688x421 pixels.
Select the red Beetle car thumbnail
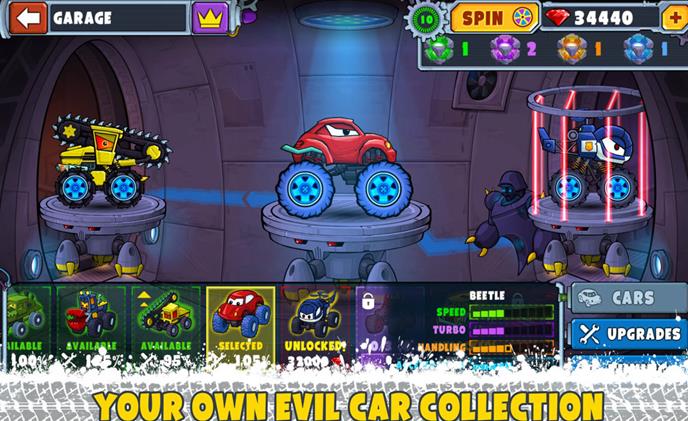[239, 319]
